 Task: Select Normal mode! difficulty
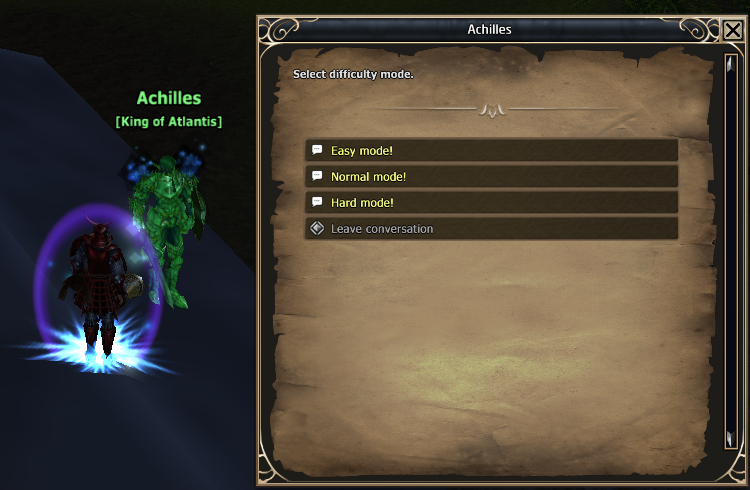click(490, 176)
